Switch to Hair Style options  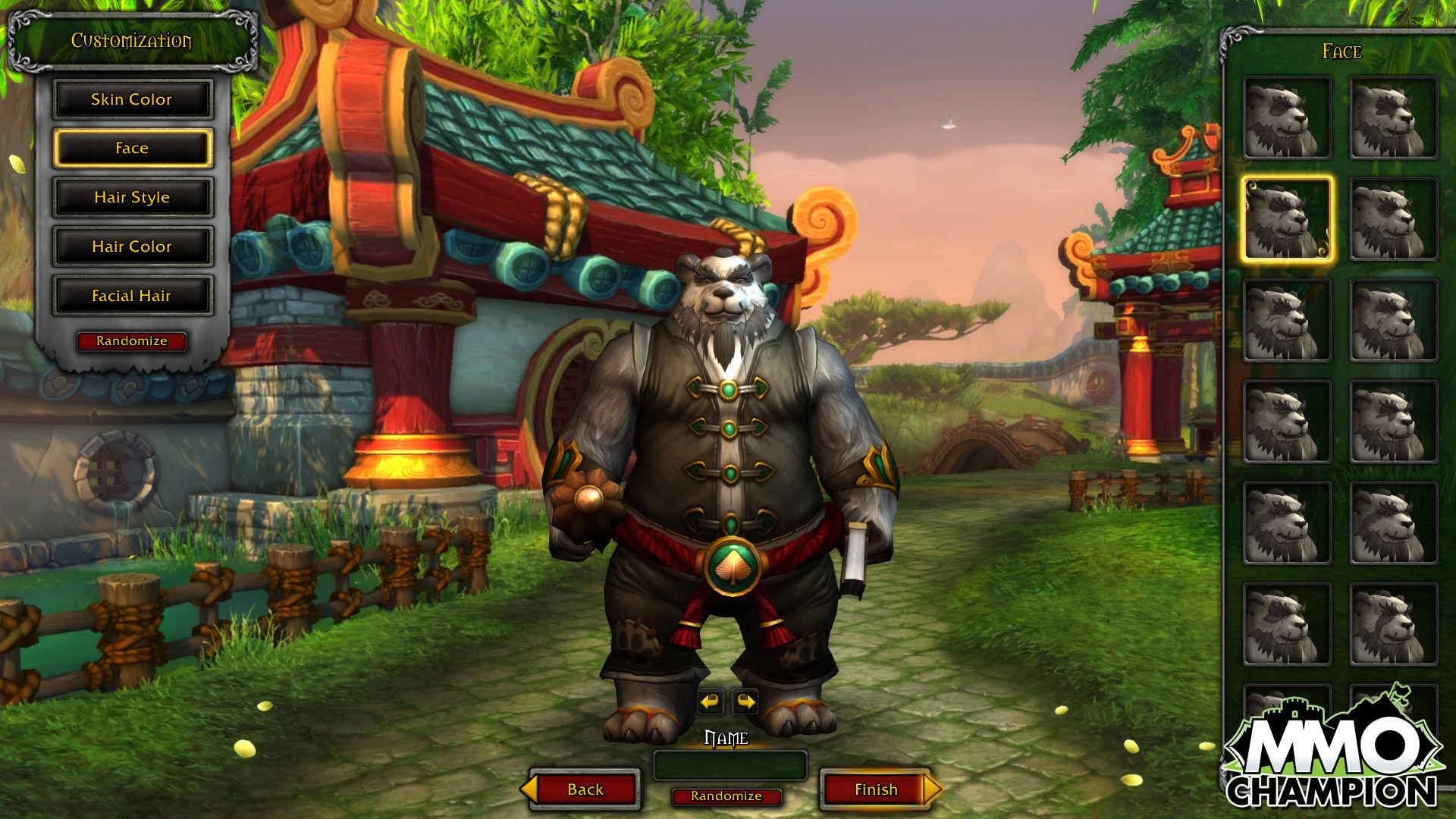pyautogui.click(x=132, y=197)
